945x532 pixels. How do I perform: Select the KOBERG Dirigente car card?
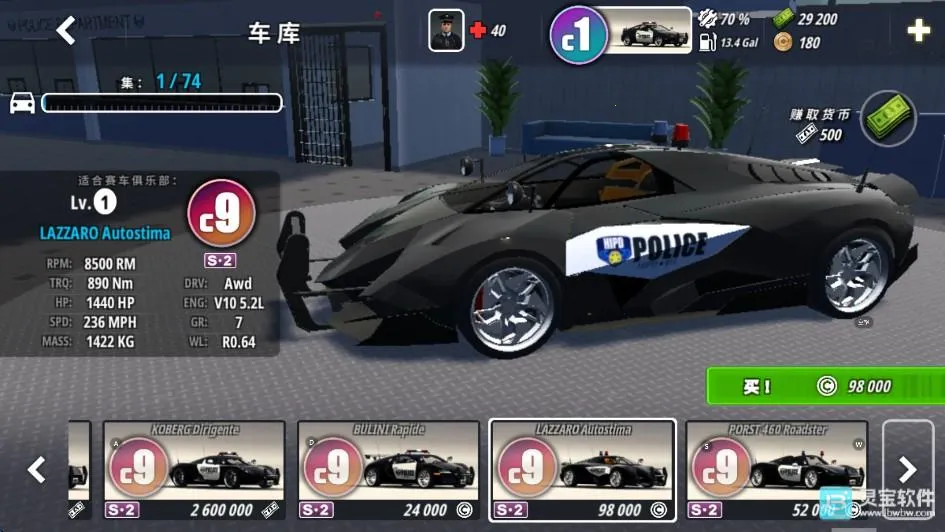click(x=194, y=468)
